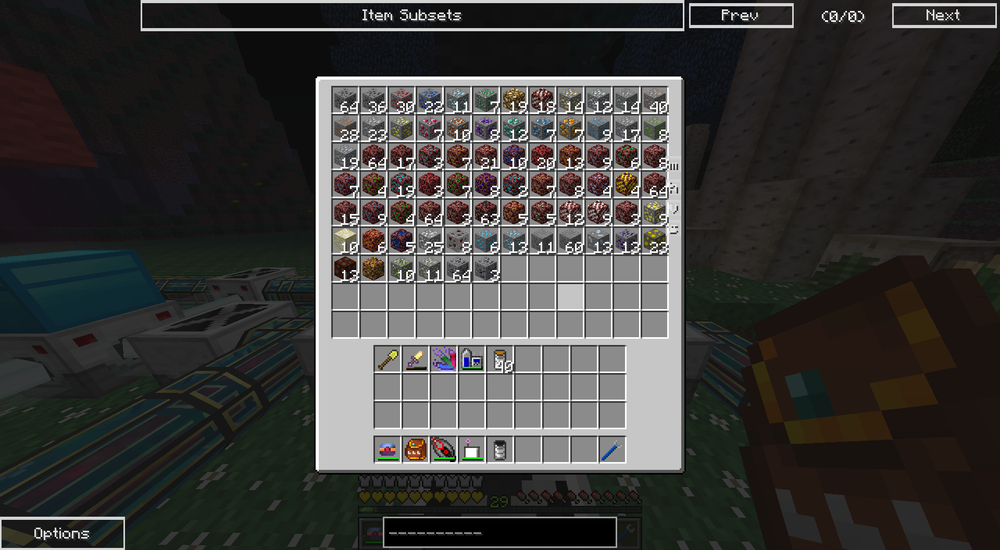Select the dark block stack of 60
Screen dimensions: 1000x550
[x=570, y=241]
